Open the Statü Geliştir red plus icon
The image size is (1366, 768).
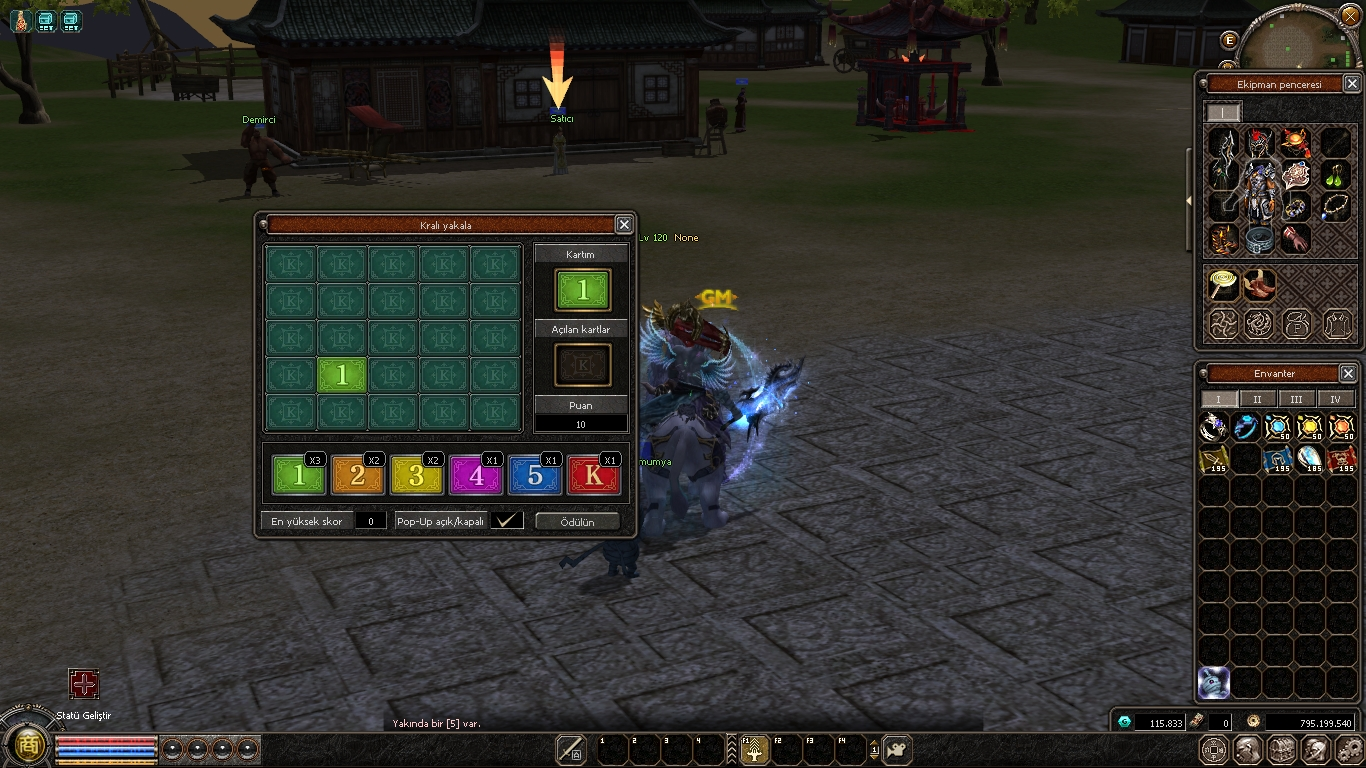(x=84, y=684)
